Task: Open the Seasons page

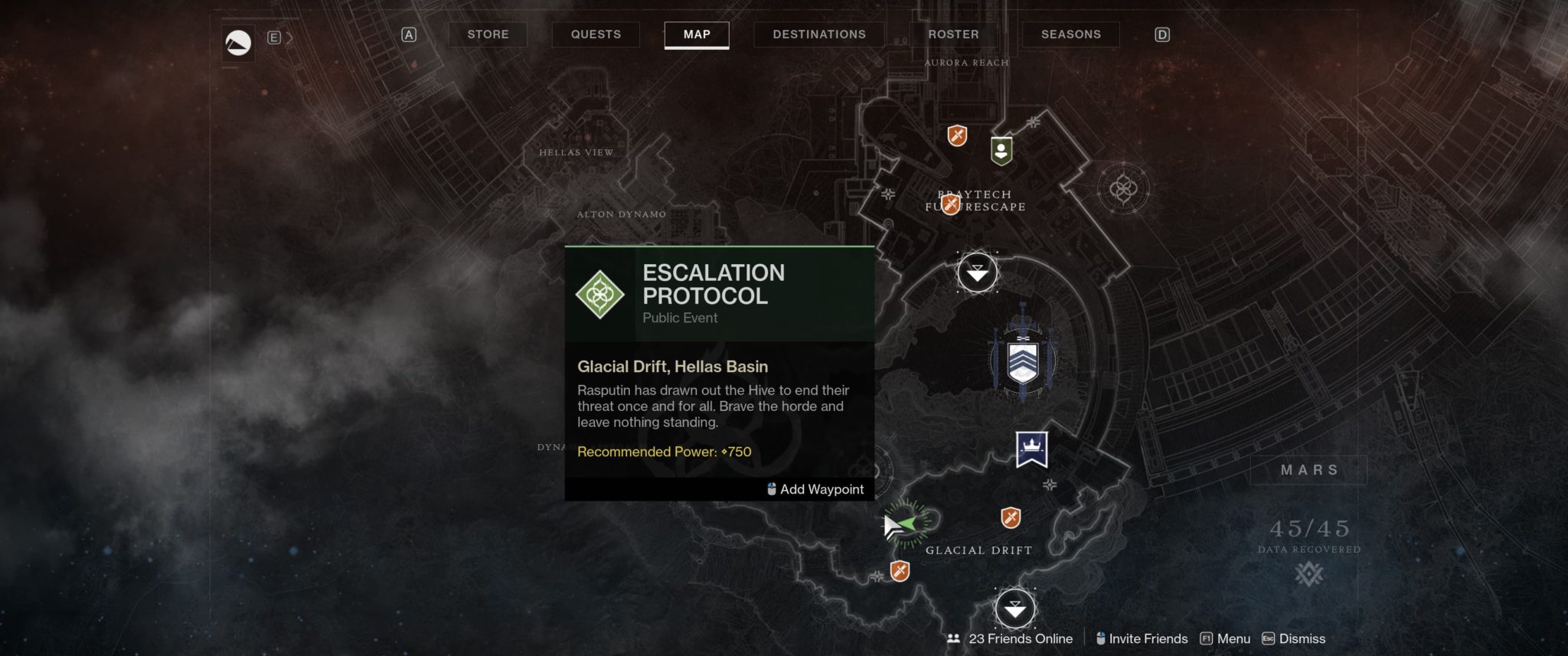Action: 1070,34
